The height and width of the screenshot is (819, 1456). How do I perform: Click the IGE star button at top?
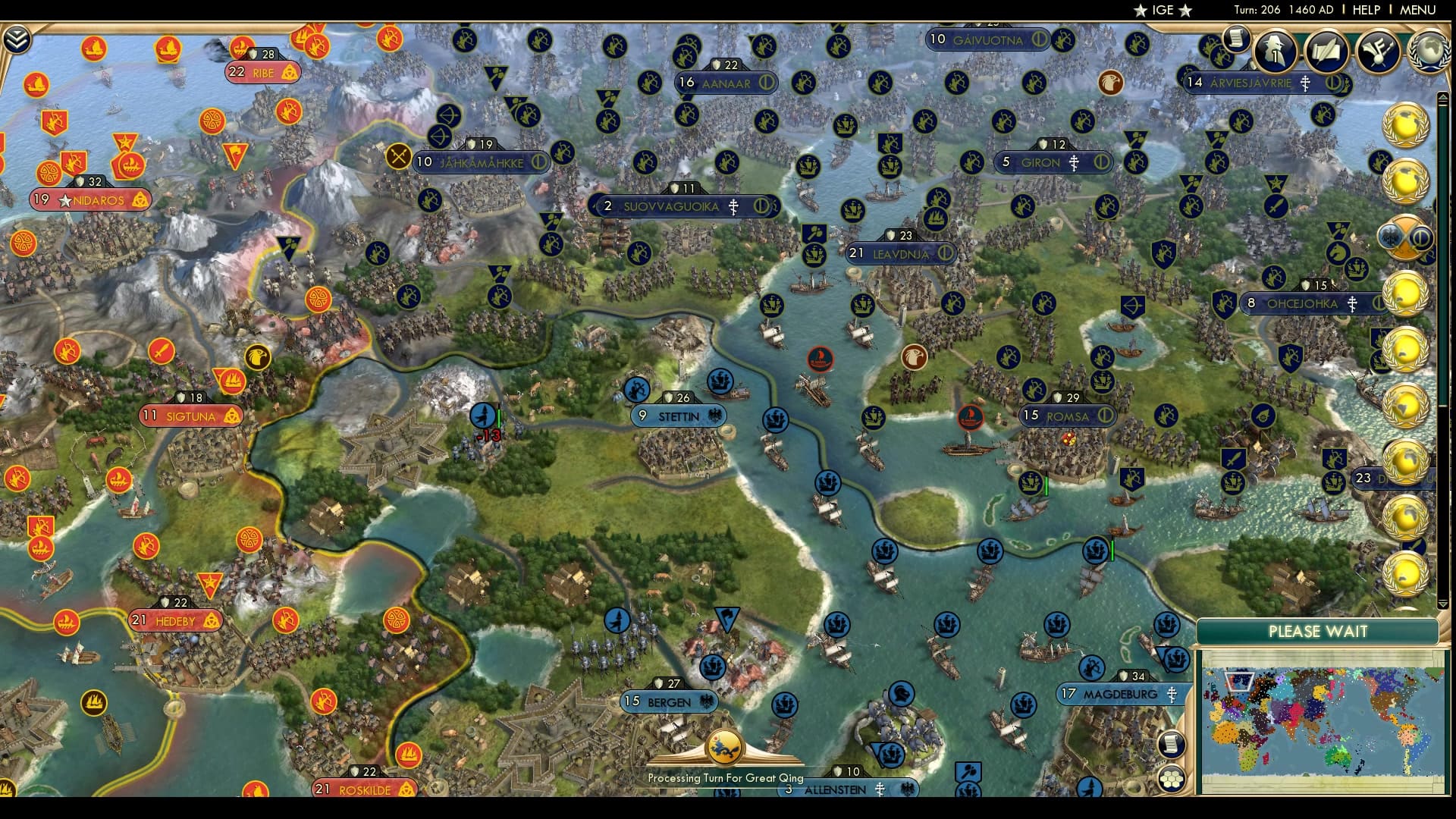[1163, 11]
